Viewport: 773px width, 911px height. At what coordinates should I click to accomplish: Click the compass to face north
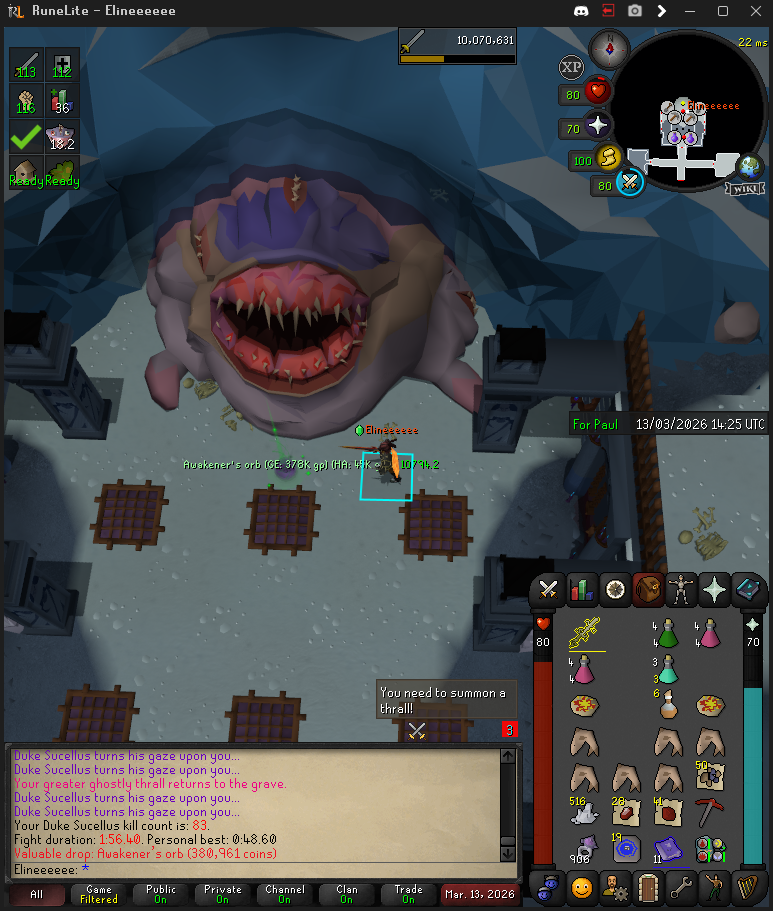(607, 46)
